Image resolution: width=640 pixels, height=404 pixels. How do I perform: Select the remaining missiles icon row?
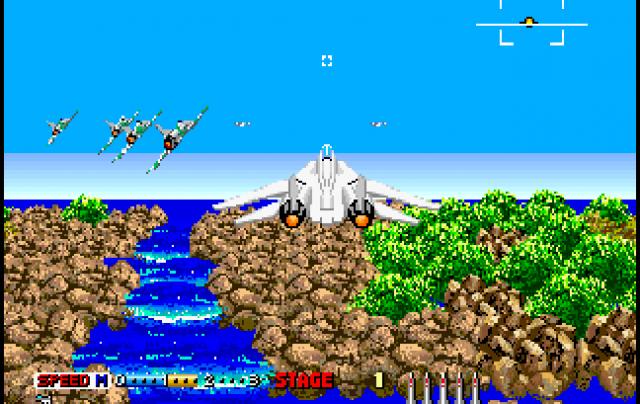(447, 383)
